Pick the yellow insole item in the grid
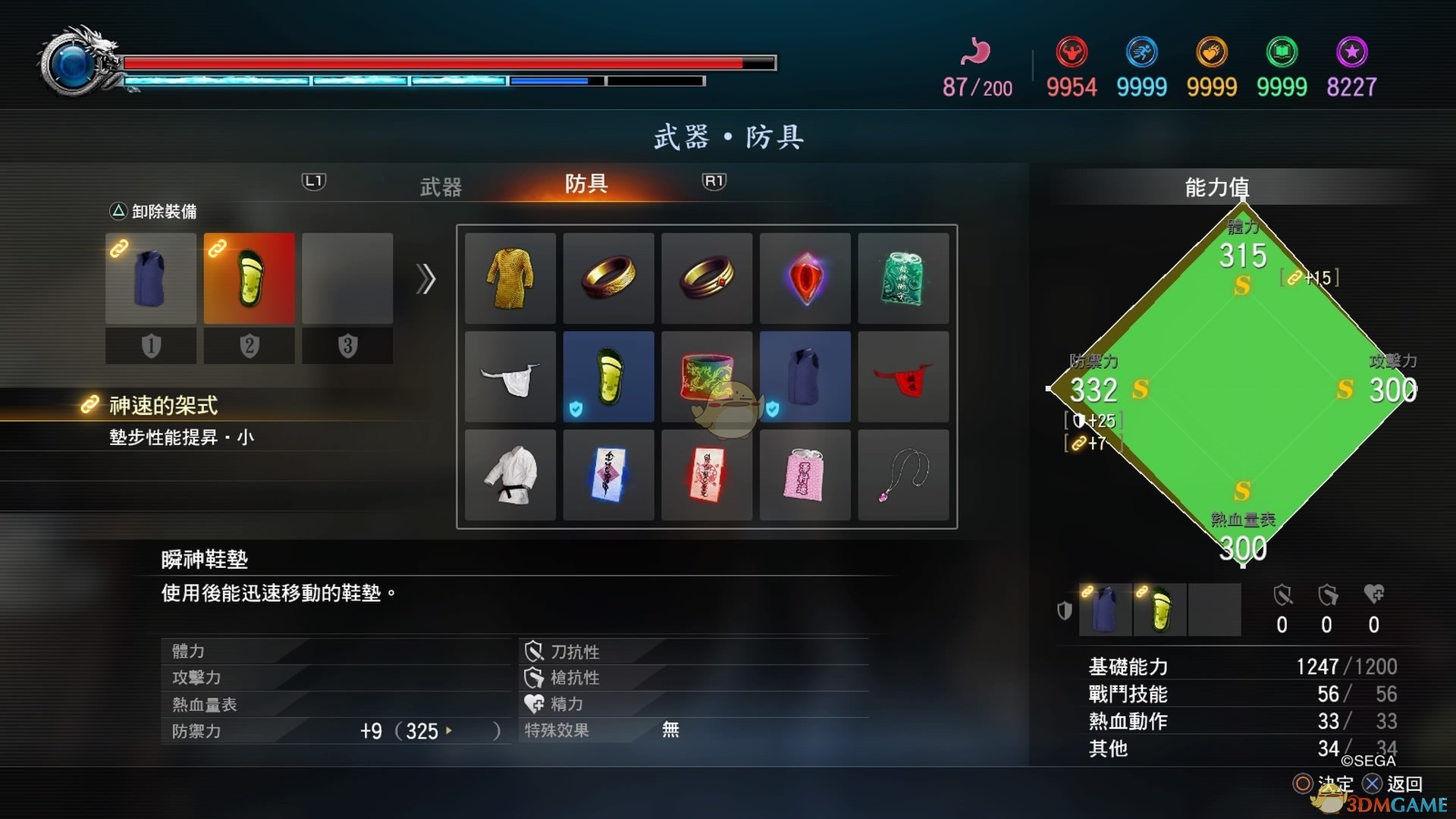Image resolution: width=1456 pixels, height=819 pixels. 608,376
